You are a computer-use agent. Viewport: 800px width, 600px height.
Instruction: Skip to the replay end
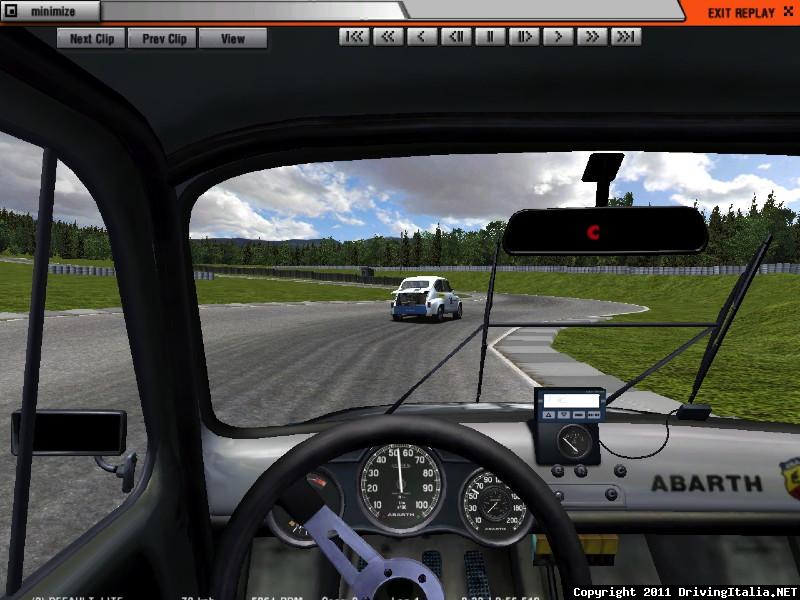coord(626,37)
